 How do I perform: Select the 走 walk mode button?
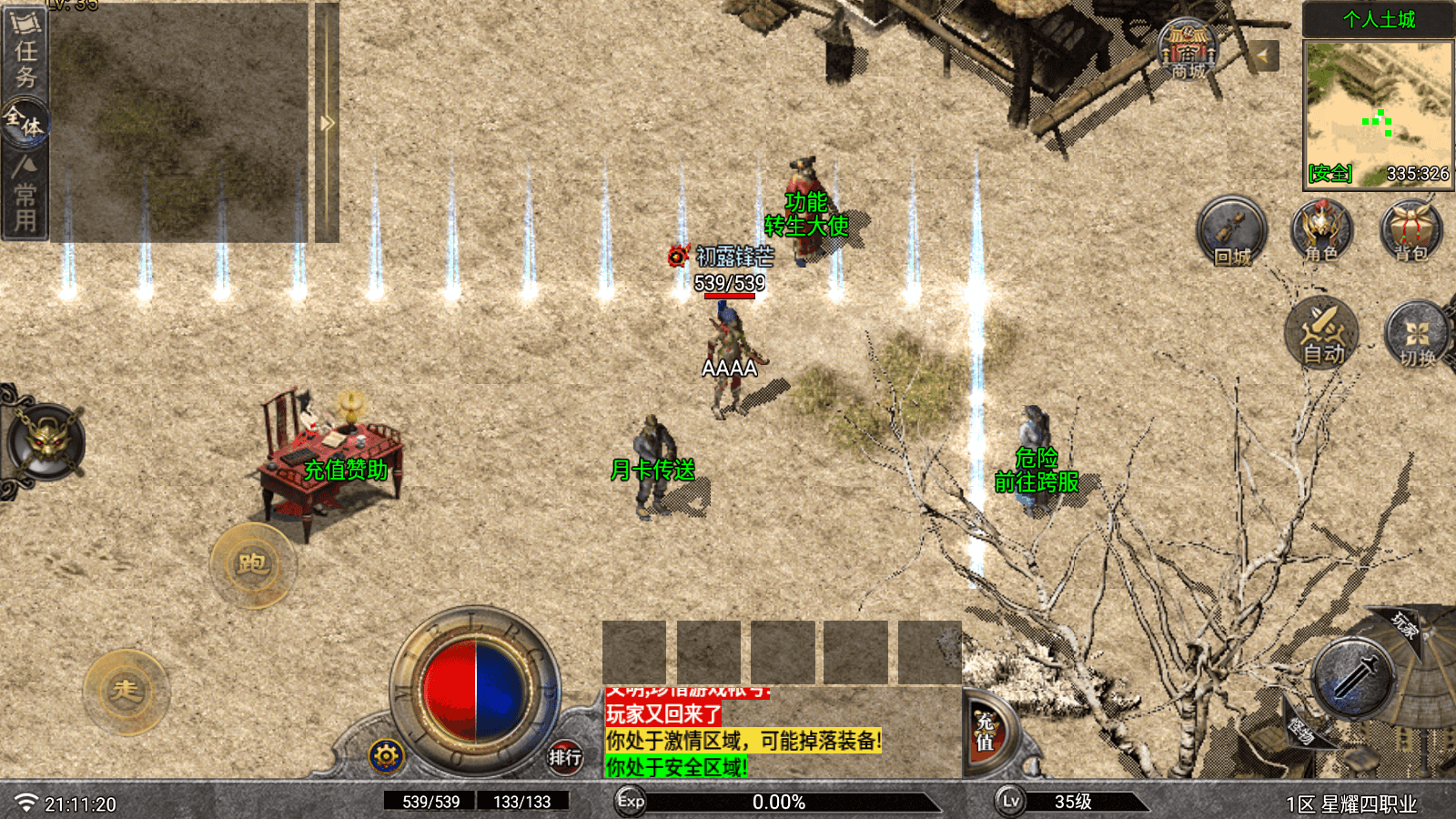click(x=126, y=692)
